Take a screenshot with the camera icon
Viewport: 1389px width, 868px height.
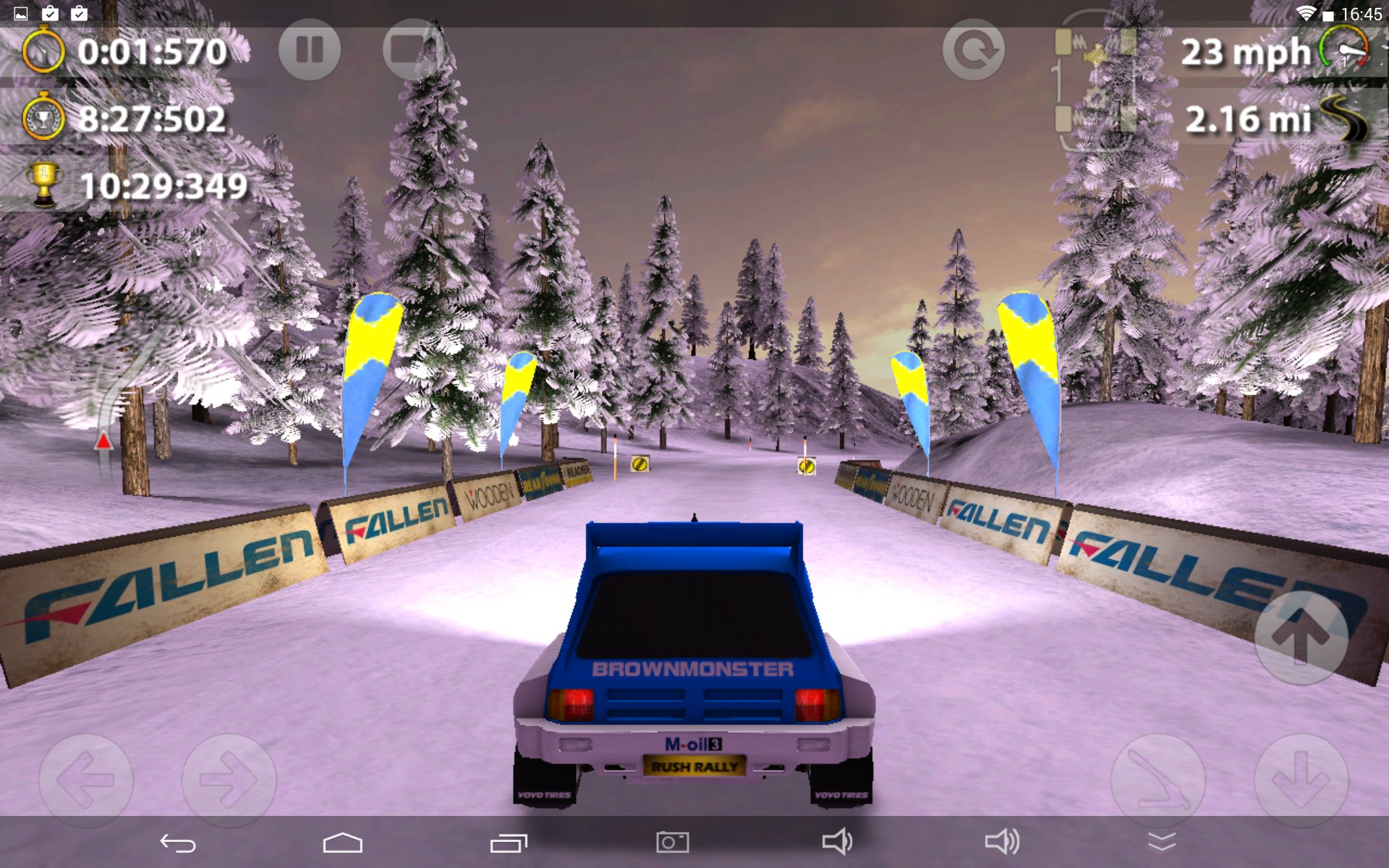672,843
